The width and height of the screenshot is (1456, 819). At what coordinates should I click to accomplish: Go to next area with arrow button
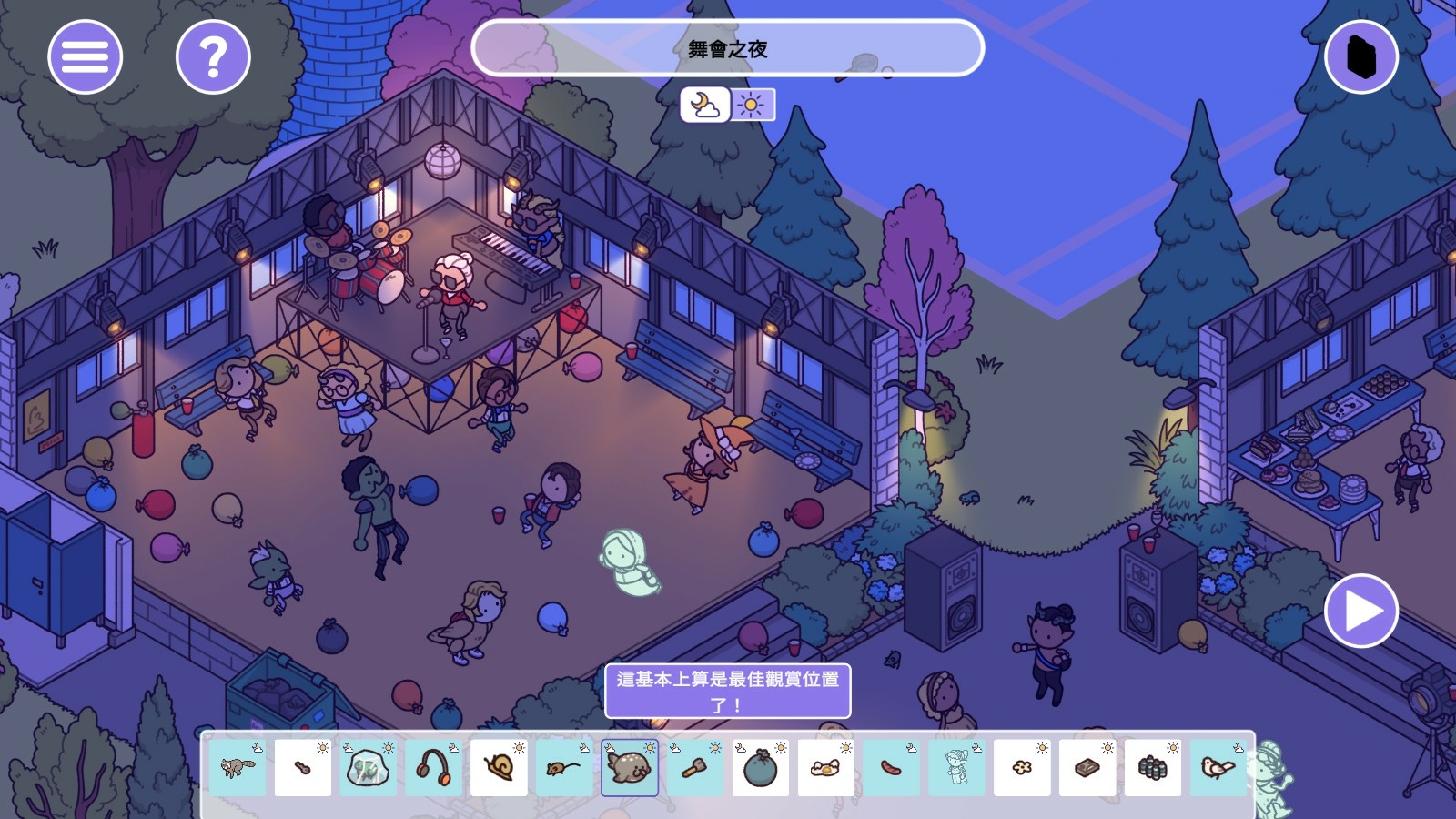point(1360,611)
